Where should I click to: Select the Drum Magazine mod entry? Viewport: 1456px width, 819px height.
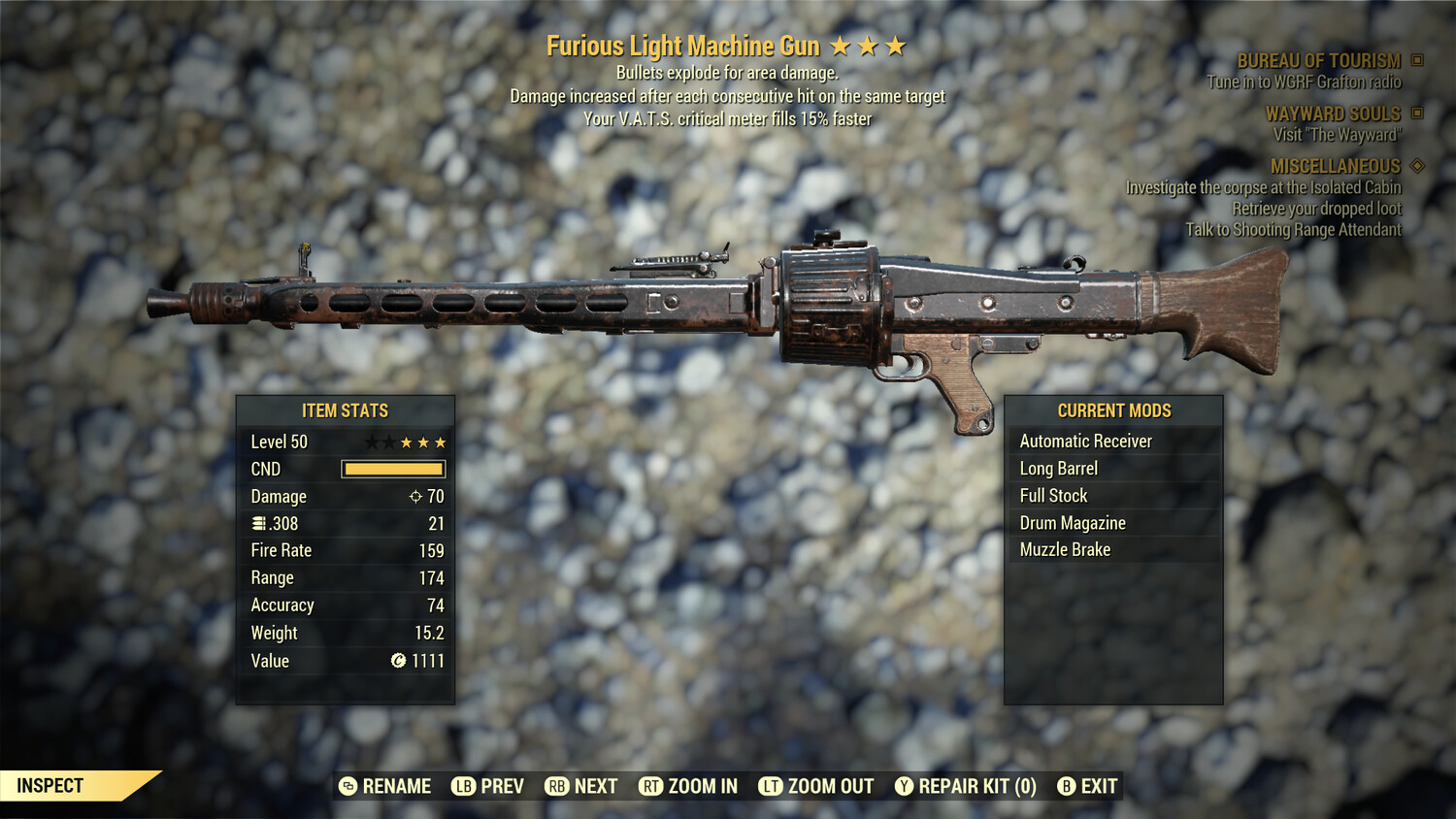click(x=1072, y=522)
